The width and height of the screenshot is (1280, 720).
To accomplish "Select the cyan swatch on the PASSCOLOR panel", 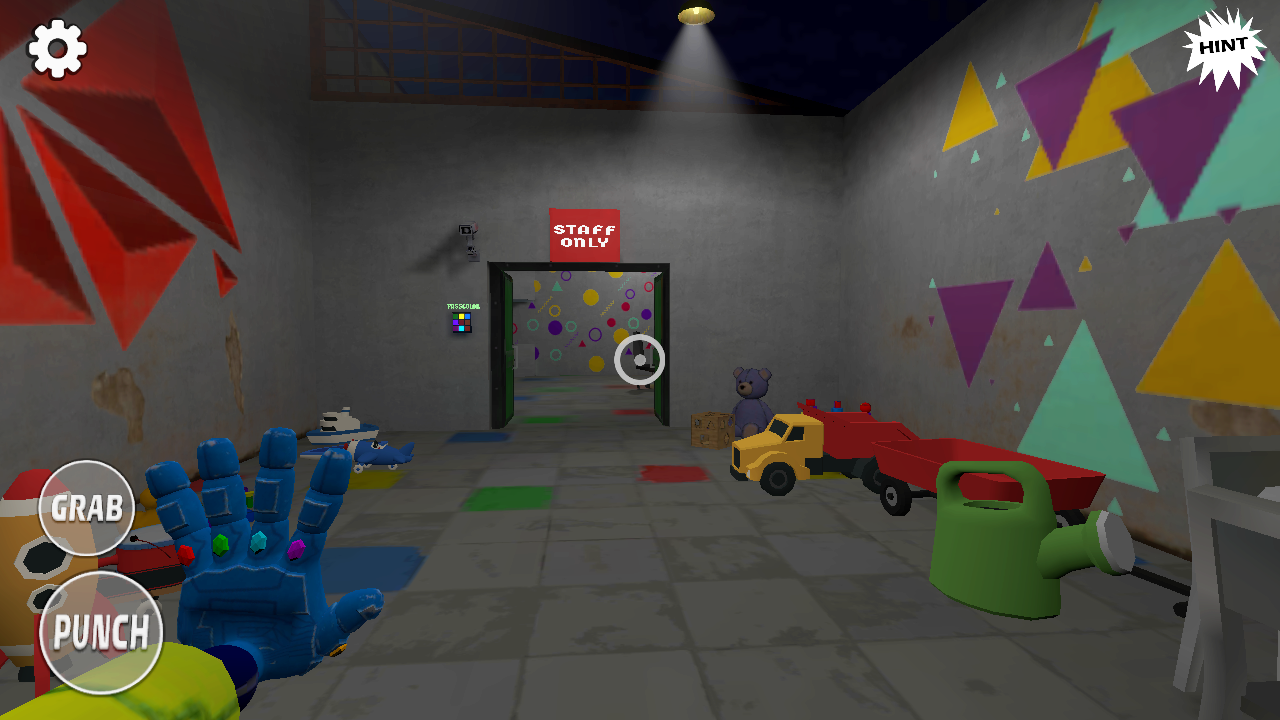I will point(461,328).
